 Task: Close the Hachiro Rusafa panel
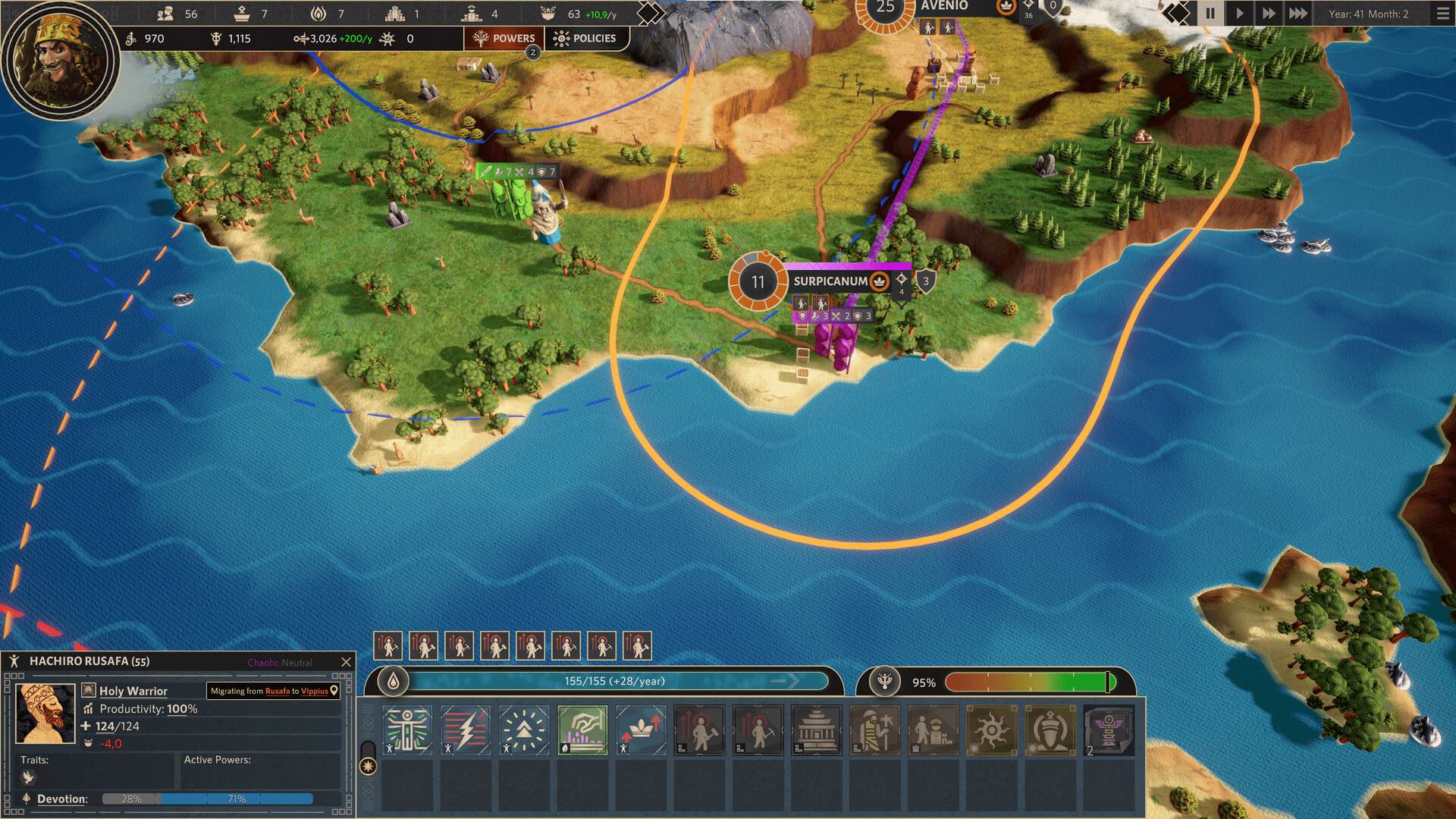point(347,662)
